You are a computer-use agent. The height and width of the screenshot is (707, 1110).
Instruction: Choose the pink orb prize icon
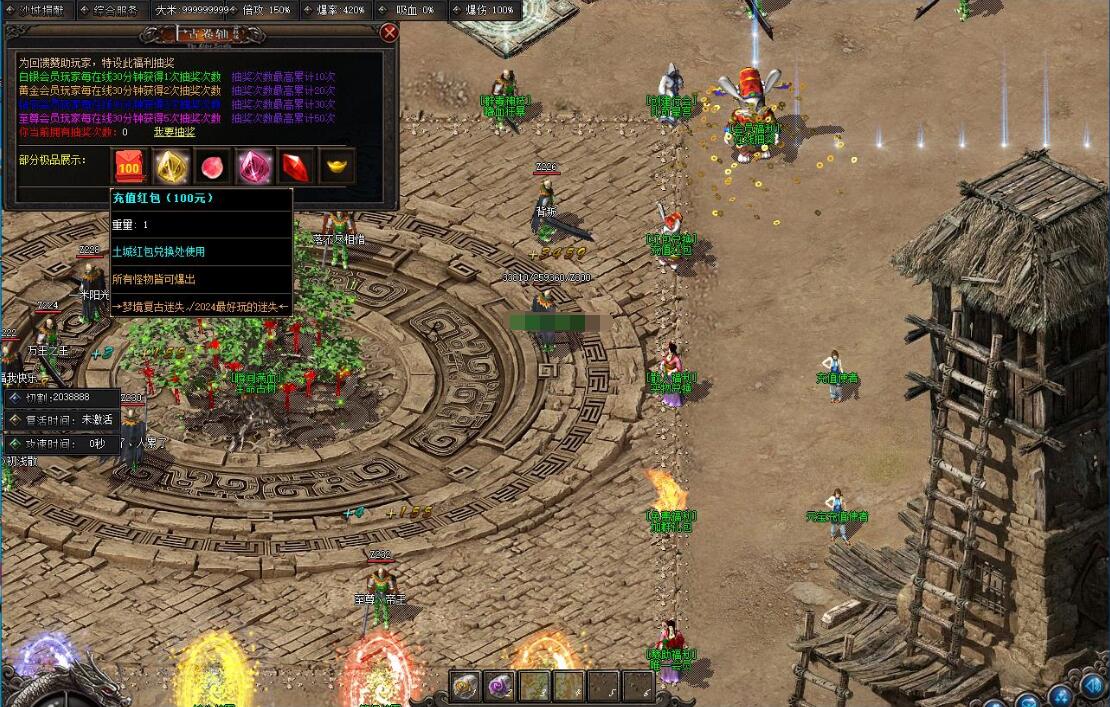tap(212, 166)
